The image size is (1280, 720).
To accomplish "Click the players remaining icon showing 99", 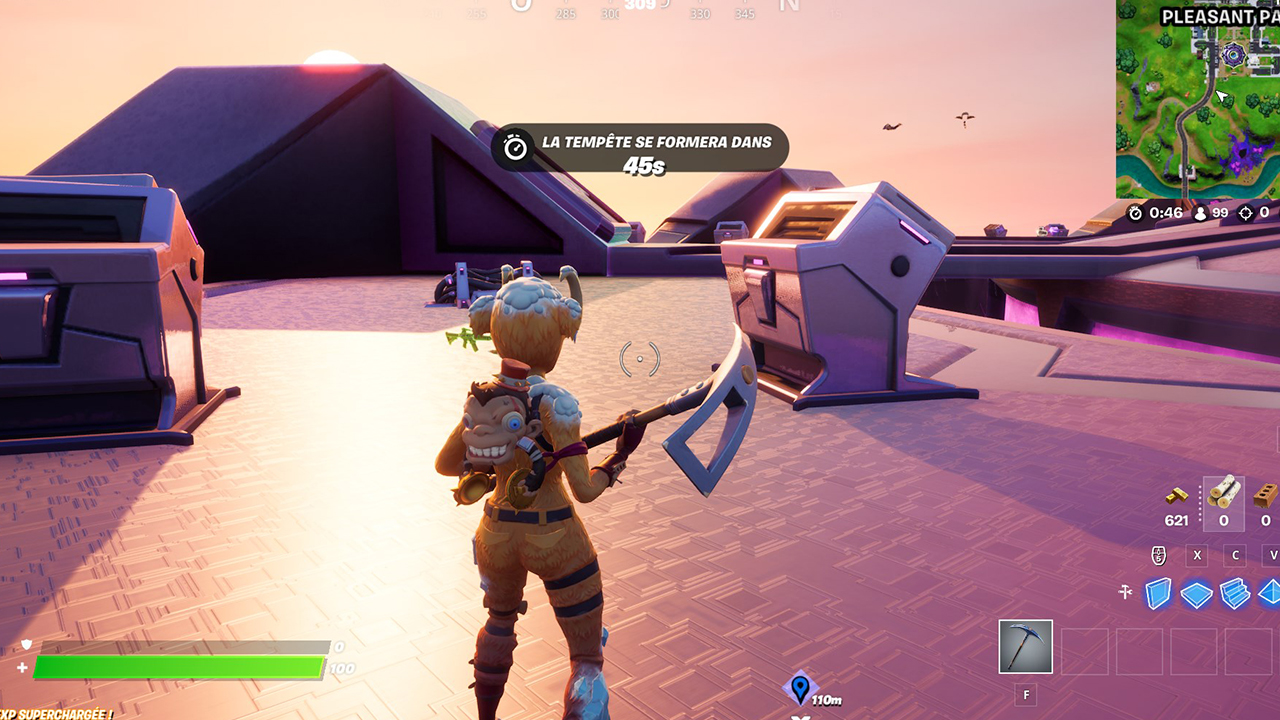I will [x=1201, y=214].
